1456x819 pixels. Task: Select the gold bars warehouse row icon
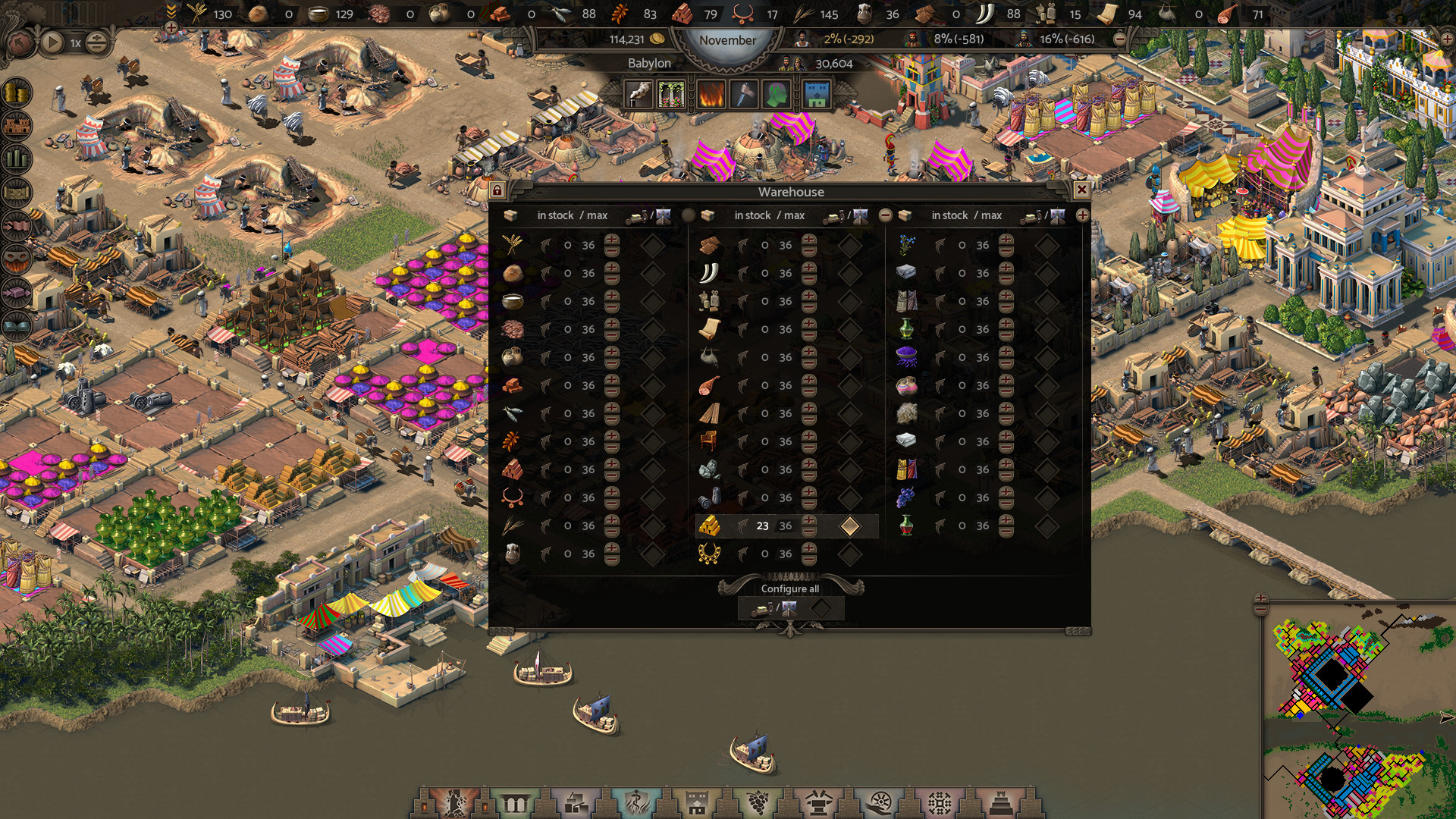(x=709, y=526)
